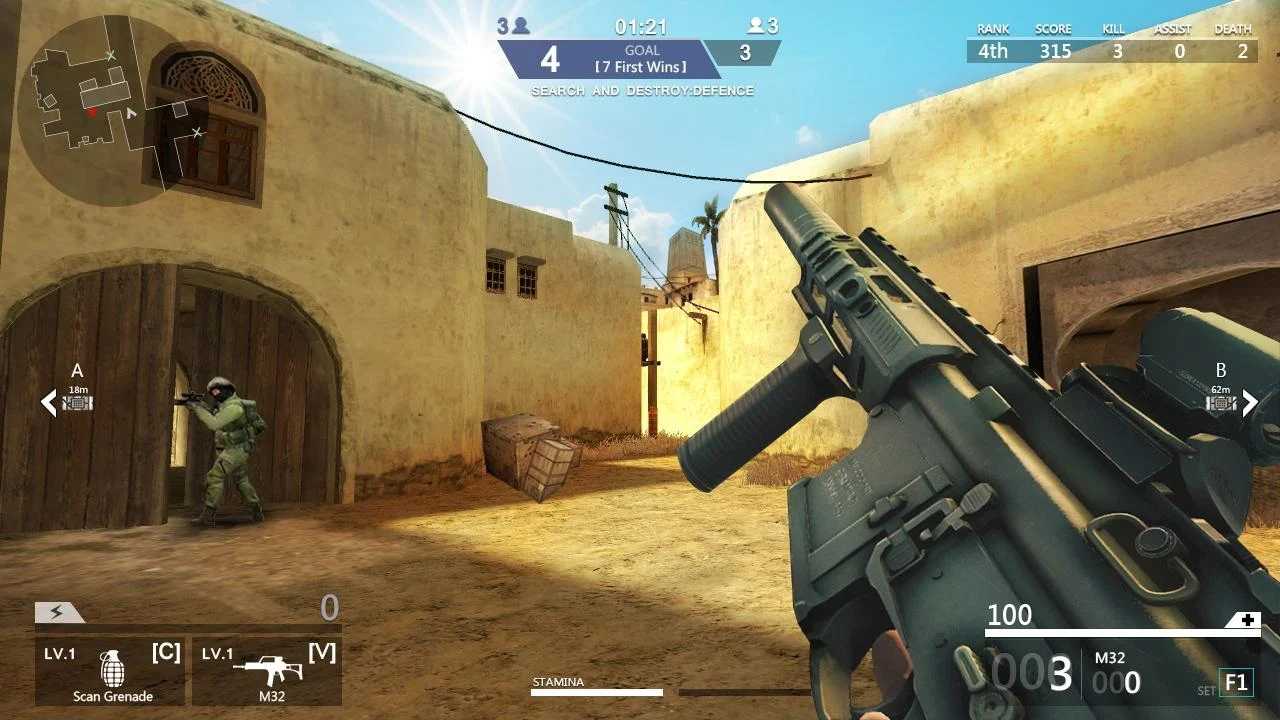1280x720 pixels.
Task: Expand the left arrow pointing toward bombsite A
Action: click(47, 404)
